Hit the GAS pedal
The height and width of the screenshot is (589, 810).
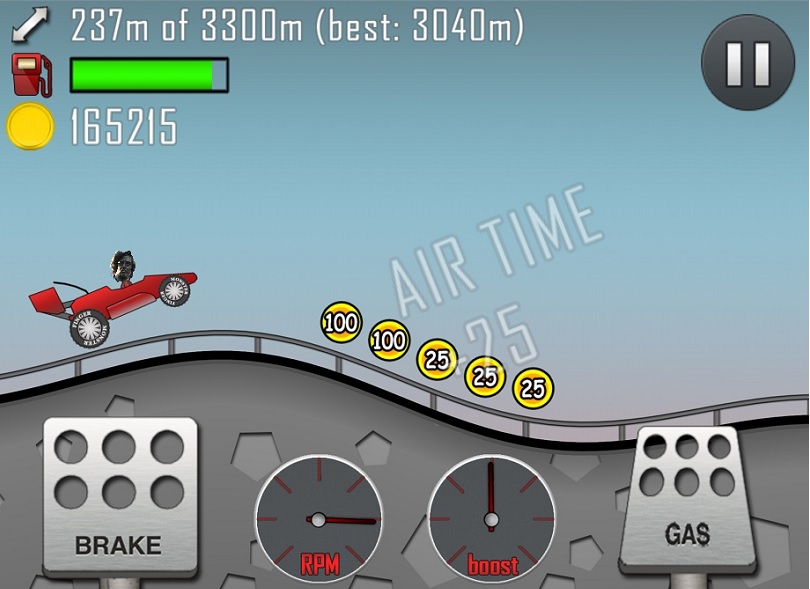pyautogui.click(x=687, y=497)
